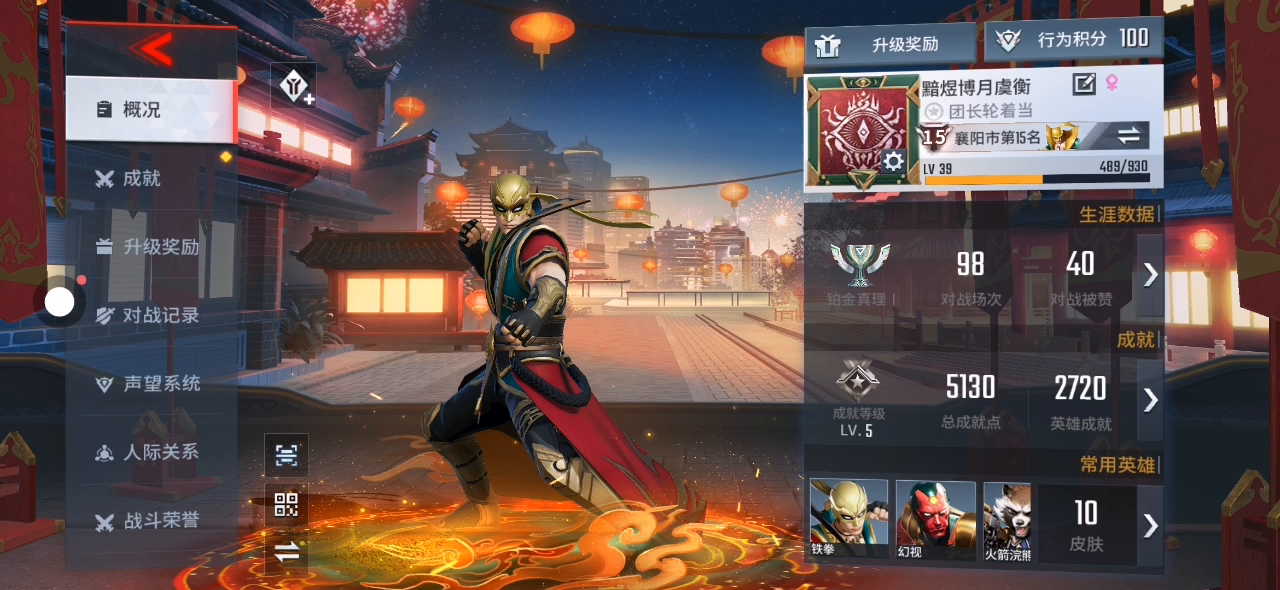
Task: Select the 幻视 hero portrait
Action: (x=935, y=518)
